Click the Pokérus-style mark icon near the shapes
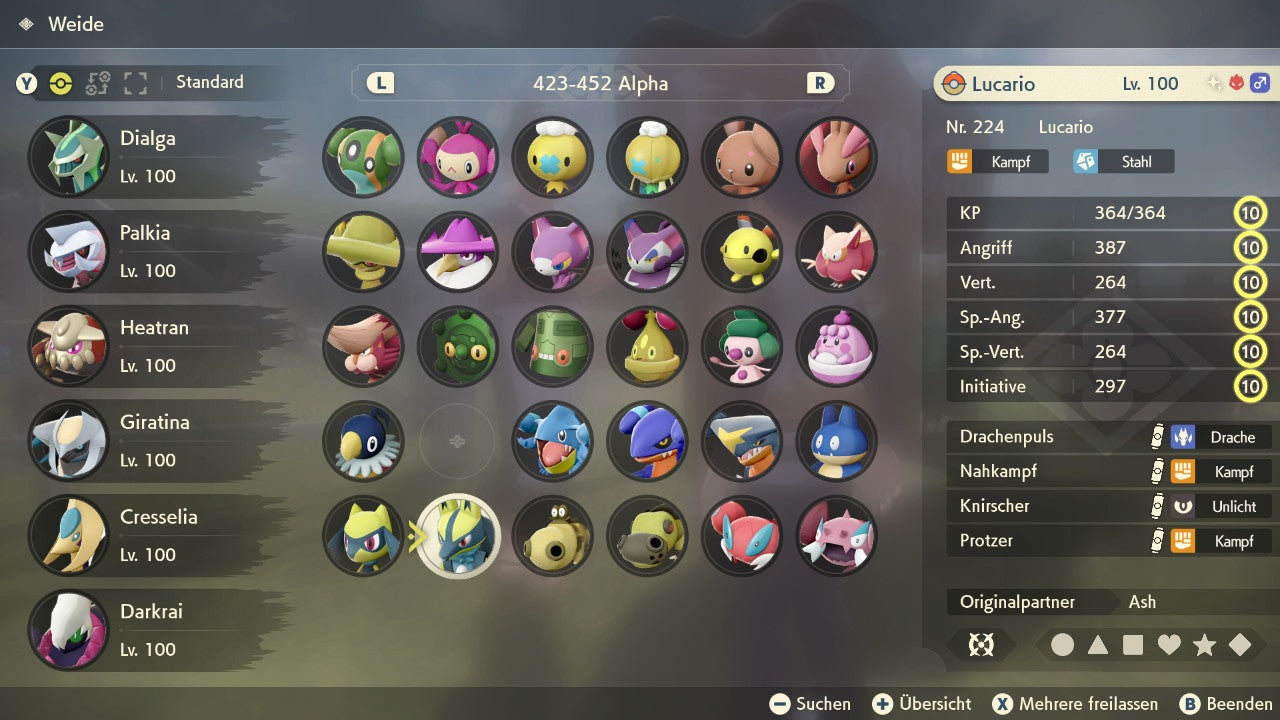Screen dimensions: 1280x720 [981, 645]
